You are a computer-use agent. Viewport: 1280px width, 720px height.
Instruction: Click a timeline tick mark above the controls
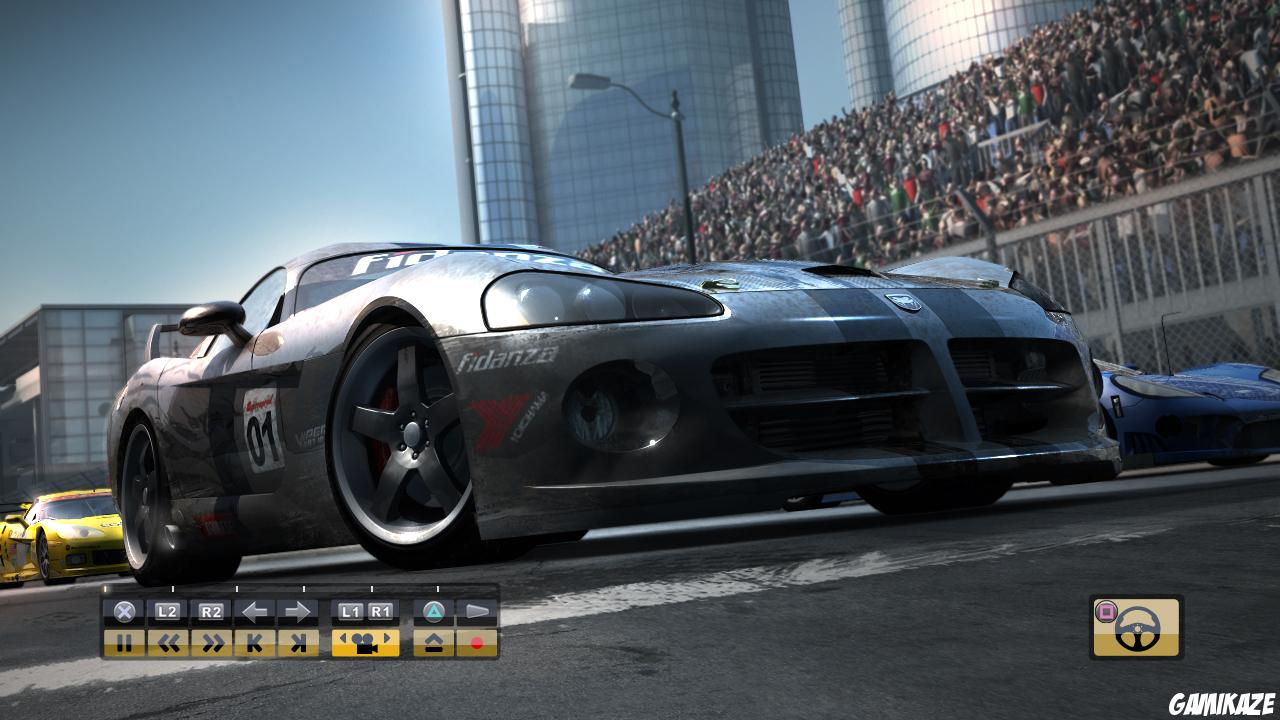tap(303, 588)
